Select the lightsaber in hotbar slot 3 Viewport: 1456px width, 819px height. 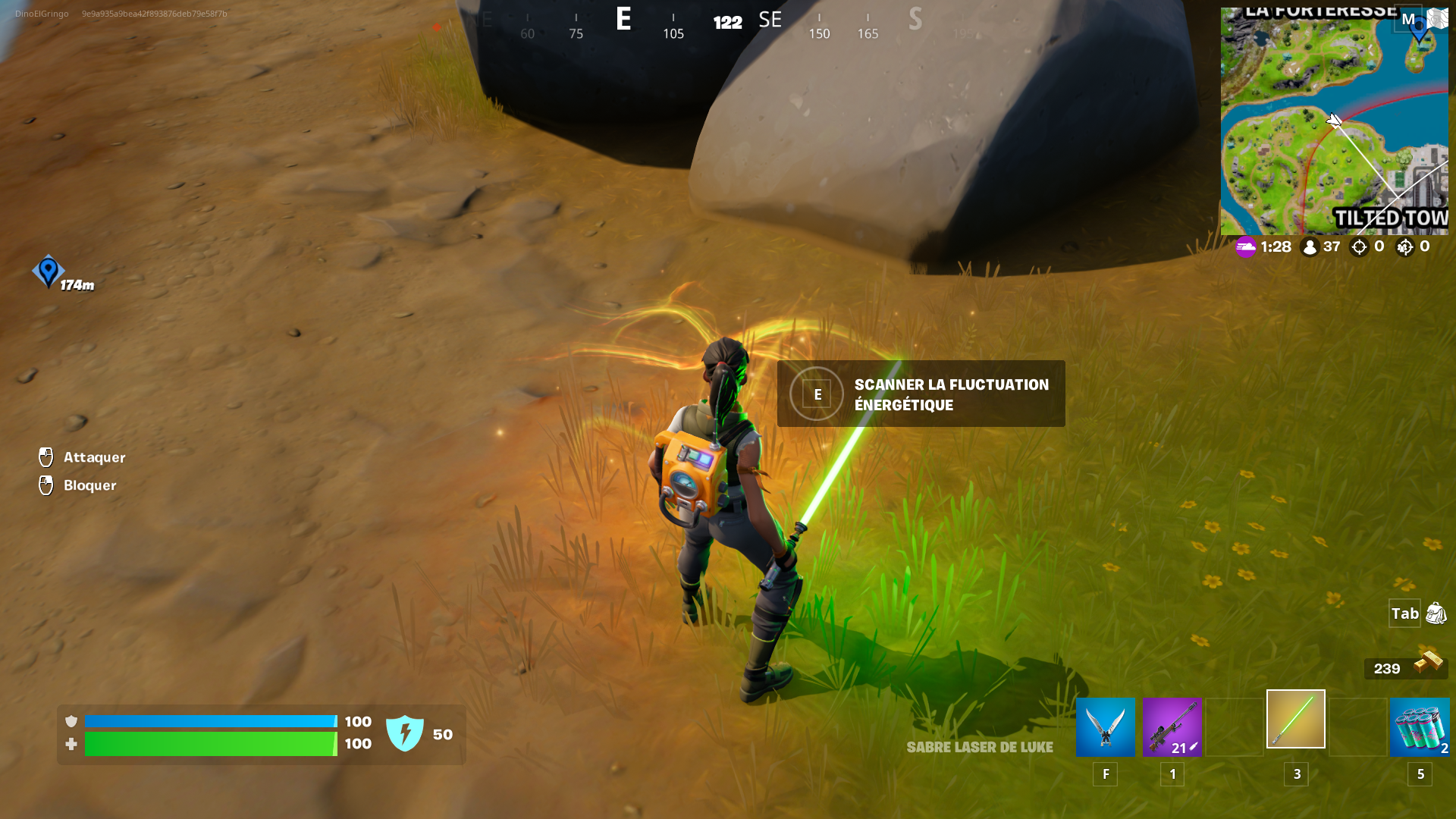tap(1295, 719)
